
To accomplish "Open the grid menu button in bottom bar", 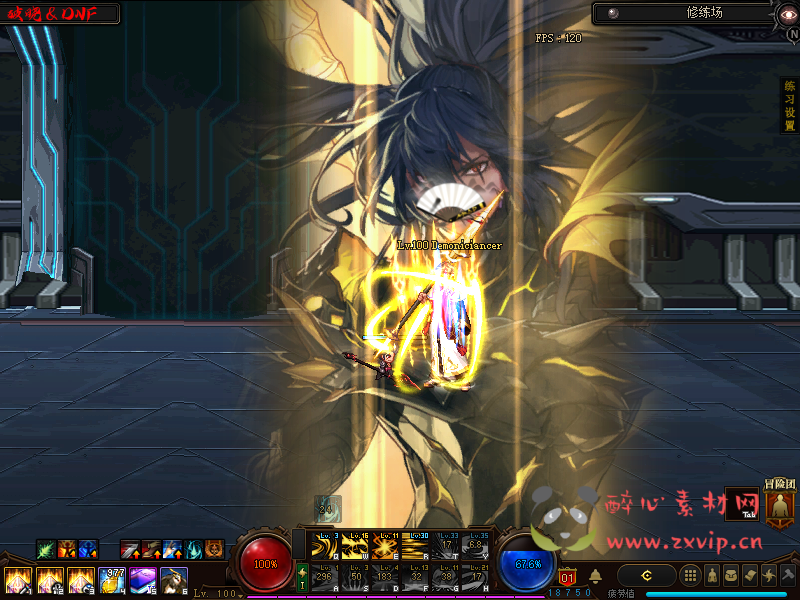I will (689, 575).
